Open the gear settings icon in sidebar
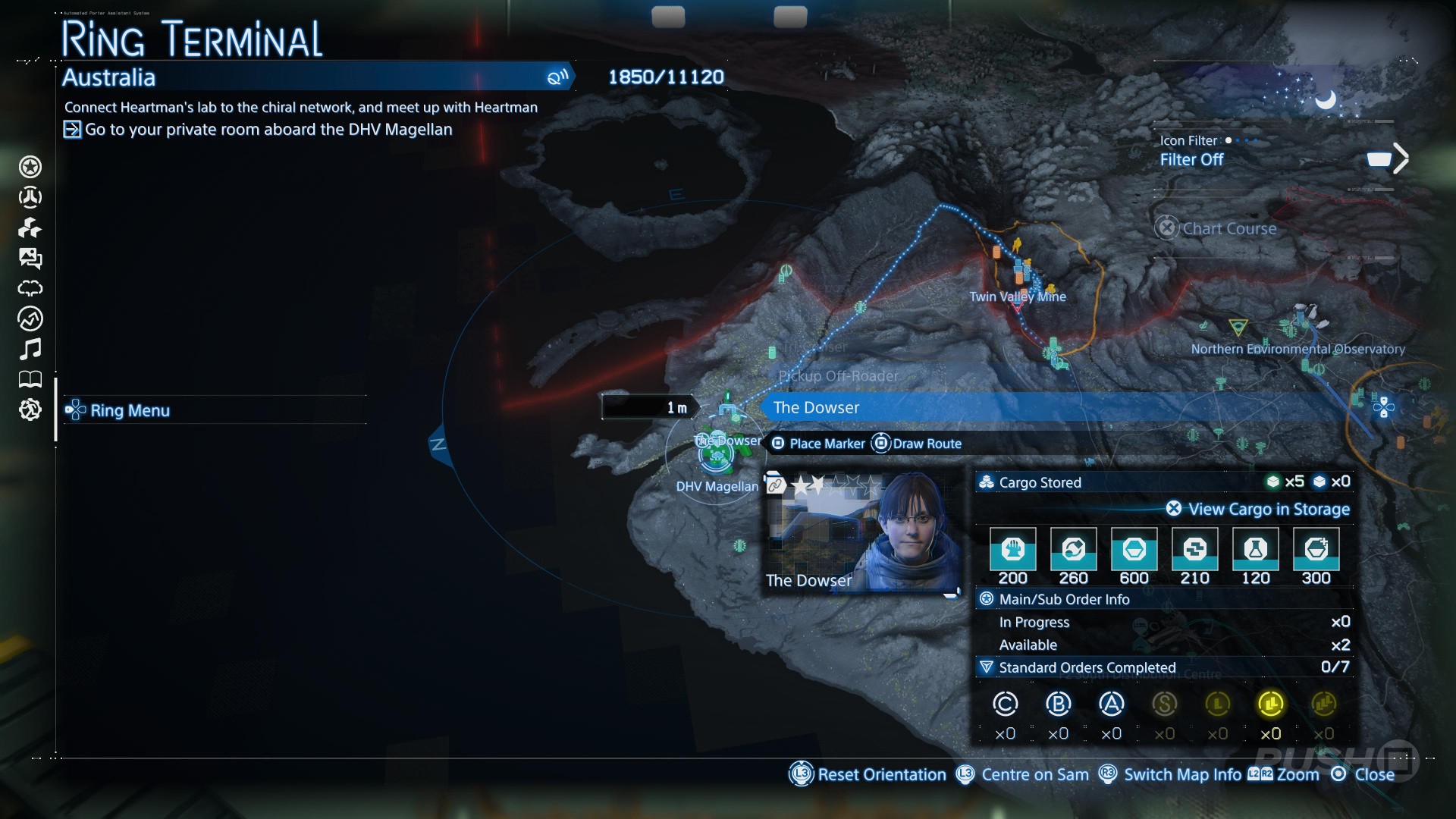This screenshot has width=1456, height=819. pyautogui.click(x=30, y=409)
